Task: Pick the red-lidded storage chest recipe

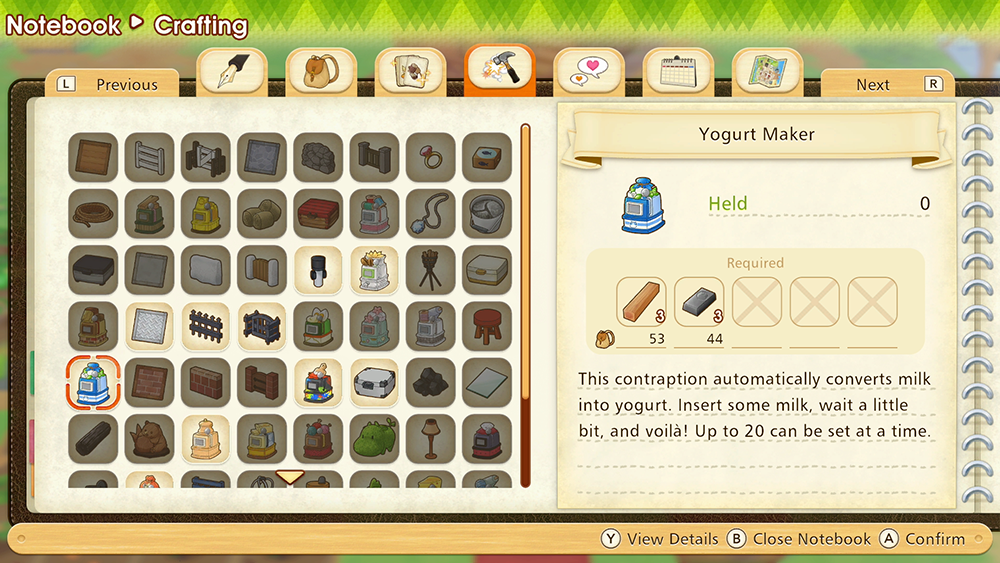Action: [318, 213]
